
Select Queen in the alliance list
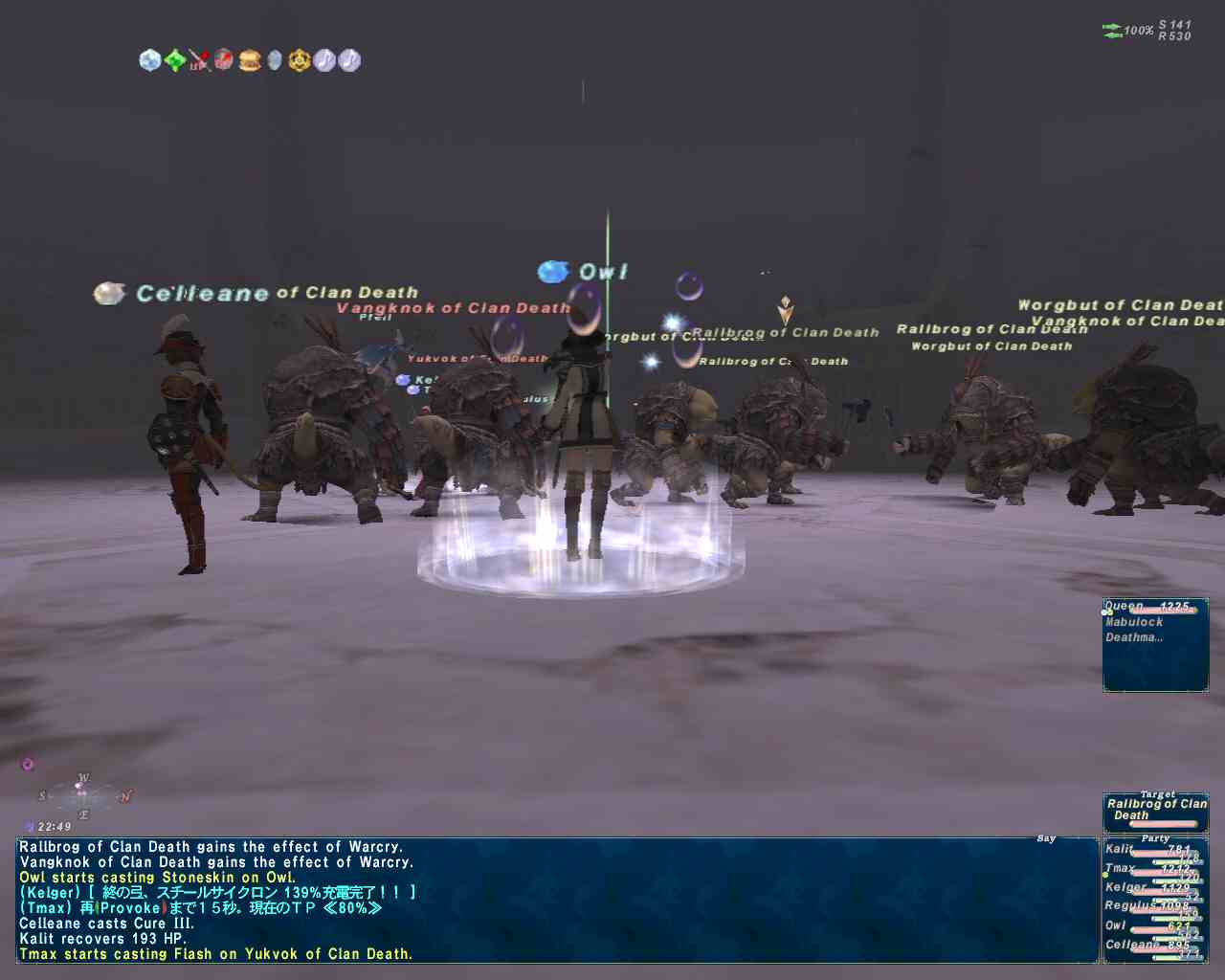coord(1125,607)
